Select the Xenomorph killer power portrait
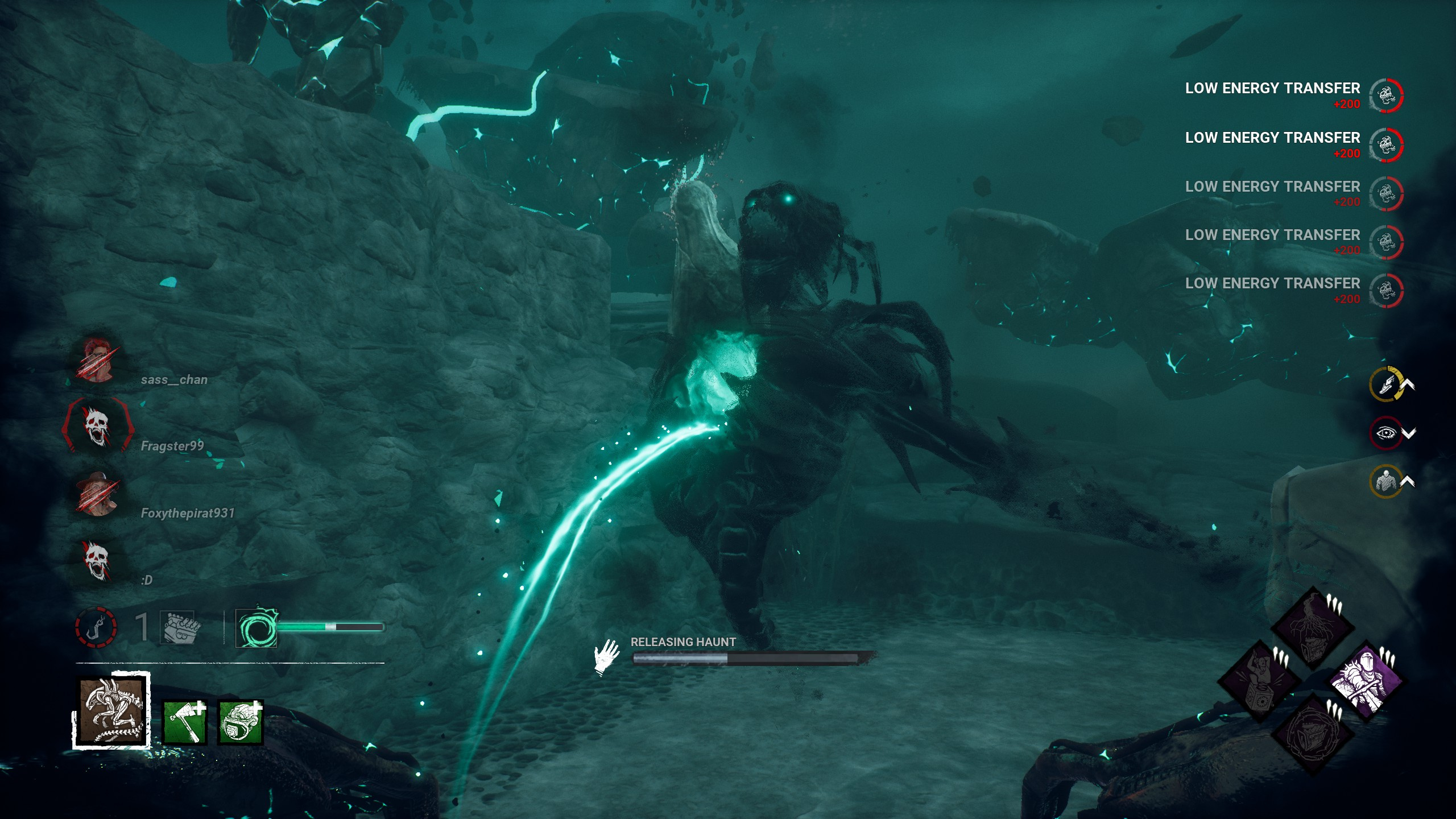Screen dimensions: 1456x819 click(x=111, y=710)
